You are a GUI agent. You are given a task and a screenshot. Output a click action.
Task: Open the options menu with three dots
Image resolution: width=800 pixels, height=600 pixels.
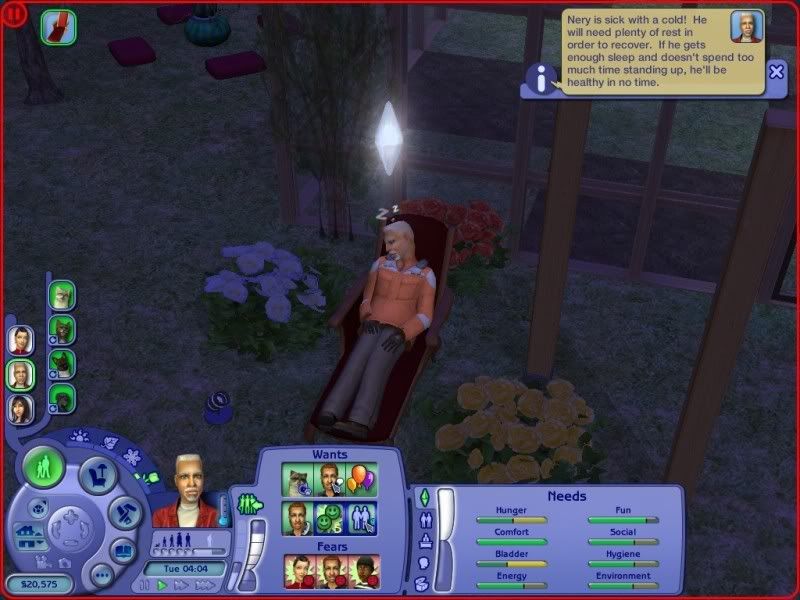tap(102, 575)
